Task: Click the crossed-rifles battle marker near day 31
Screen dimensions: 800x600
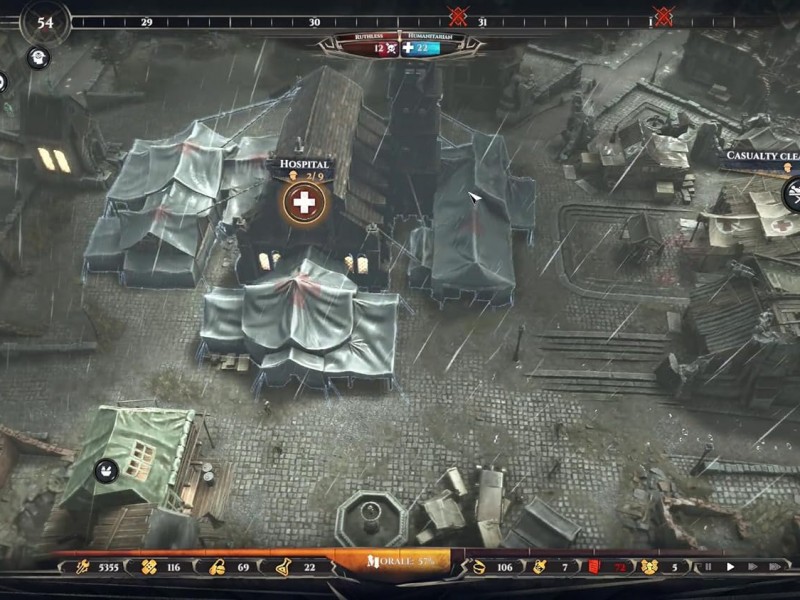Action: (x=458, y=16)
